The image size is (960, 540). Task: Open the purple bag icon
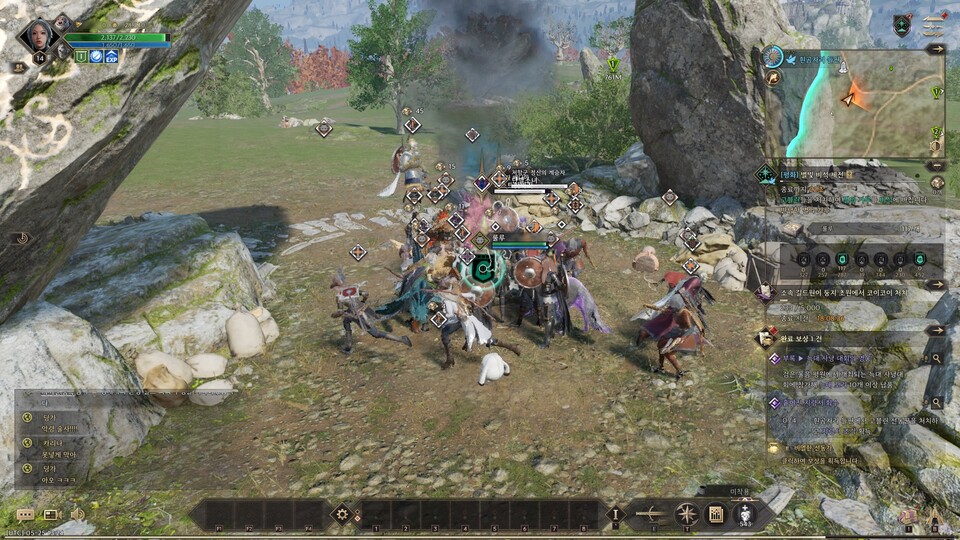908,516
